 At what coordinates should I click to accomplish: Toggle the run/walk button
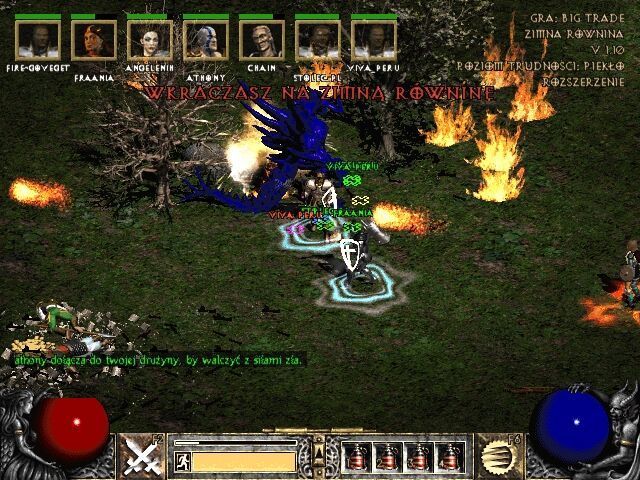[183, 461]
